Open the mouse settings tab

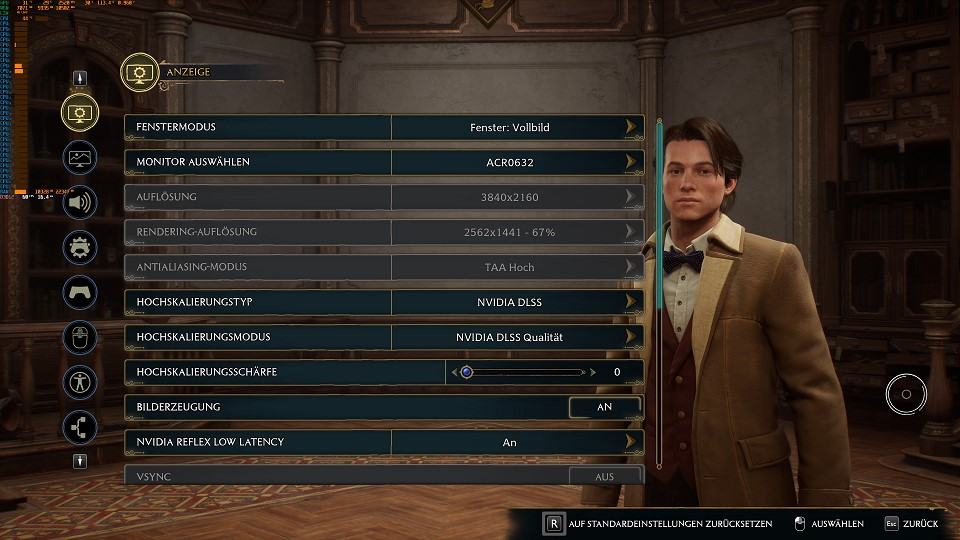(80, 337)
